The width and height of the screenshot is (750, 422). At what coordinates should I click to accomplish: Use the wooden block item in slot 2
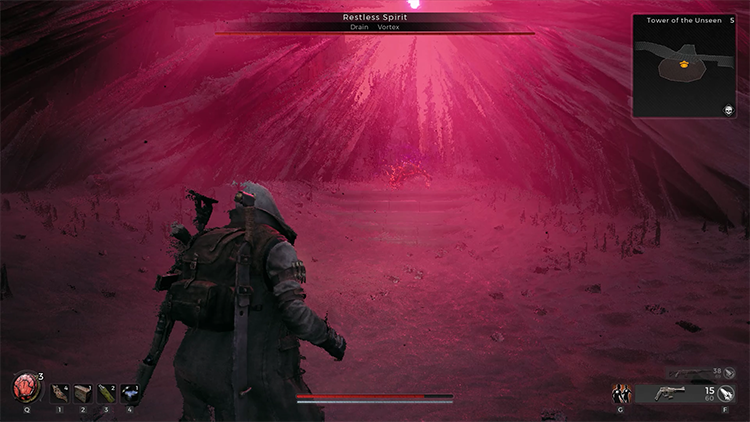(82, 393)
